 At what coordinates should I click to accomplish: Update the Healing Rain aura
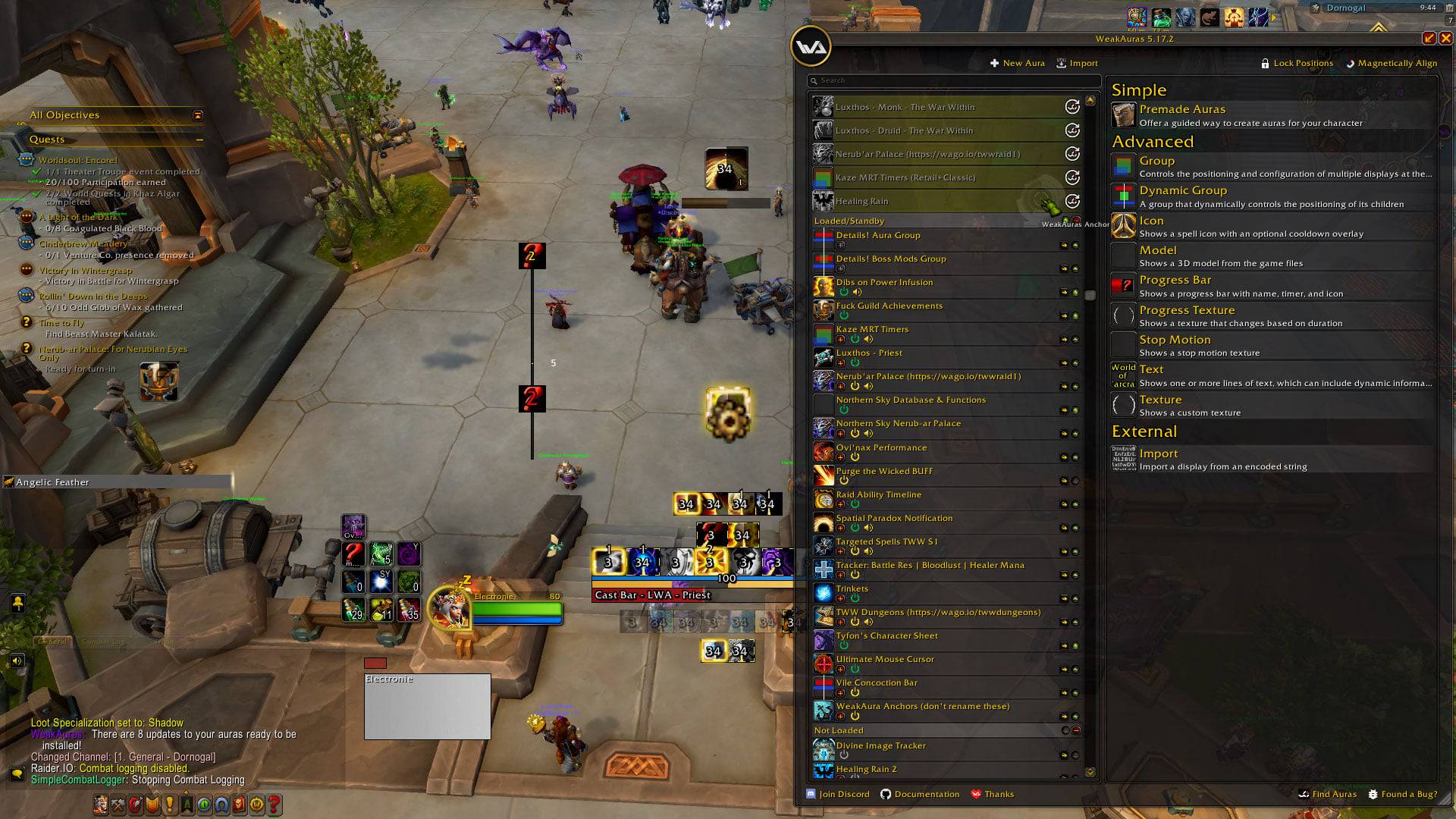click(1072, 202)
